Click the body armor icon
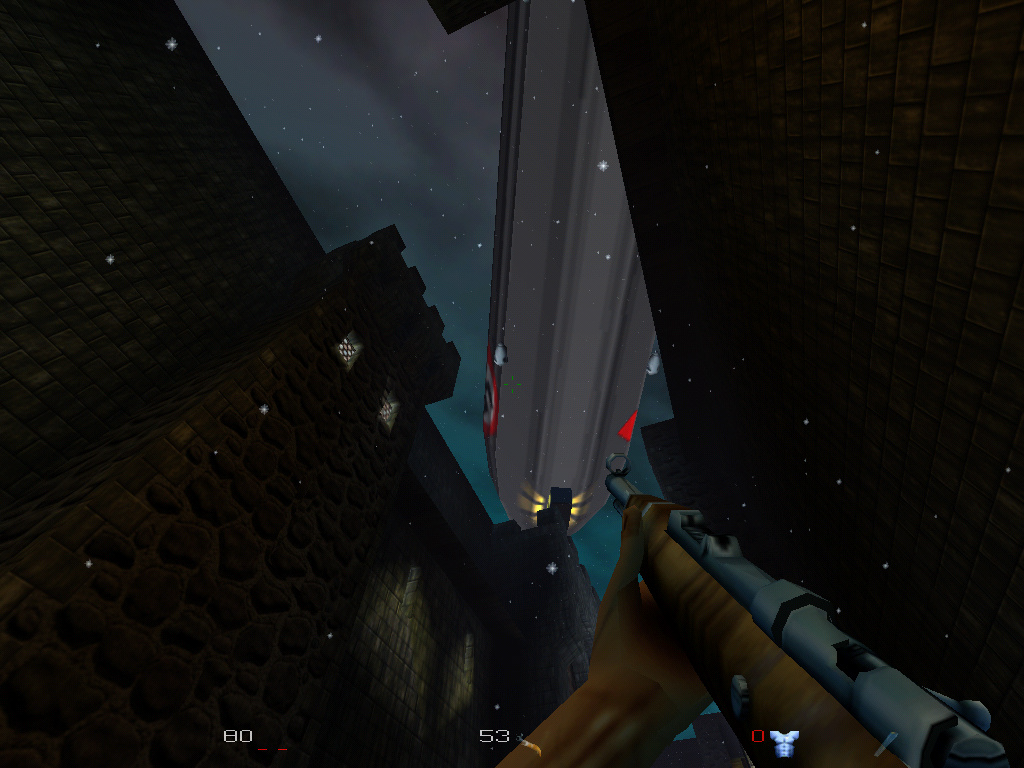The image size is (1024, 768). (784, 741)
